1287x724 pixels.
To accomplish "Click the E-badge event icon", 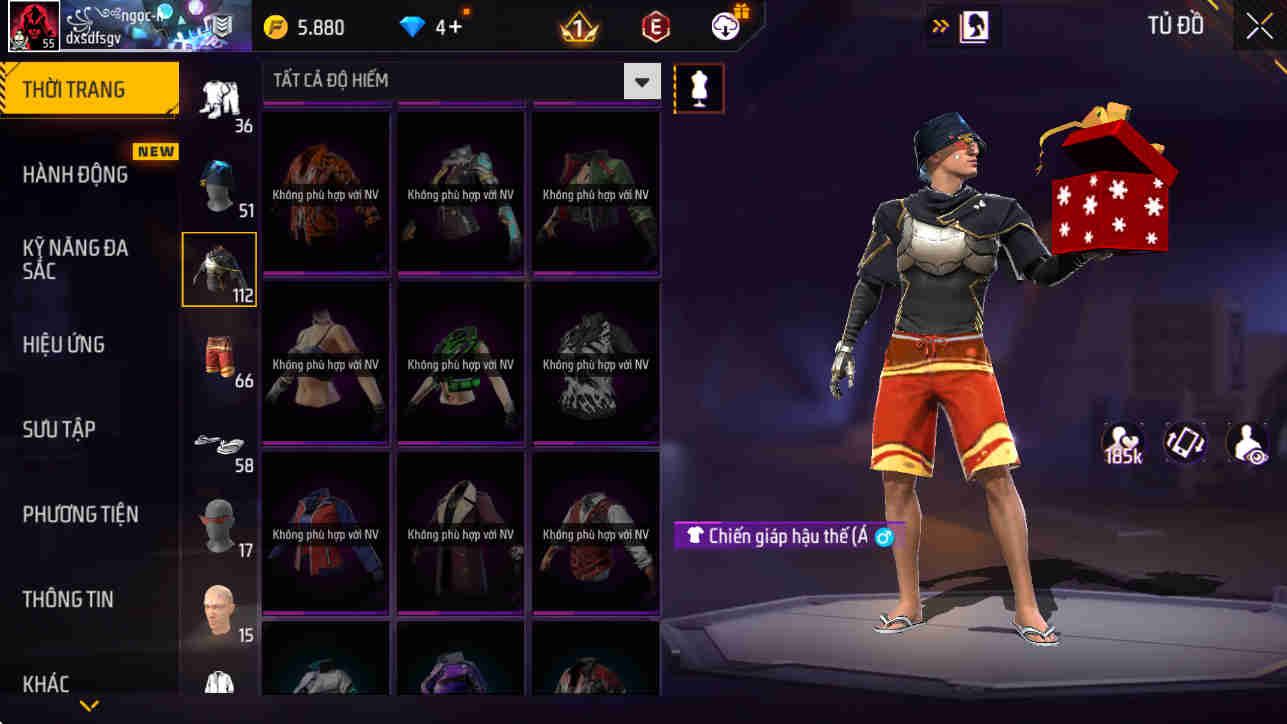I will [x=654, y=26].
